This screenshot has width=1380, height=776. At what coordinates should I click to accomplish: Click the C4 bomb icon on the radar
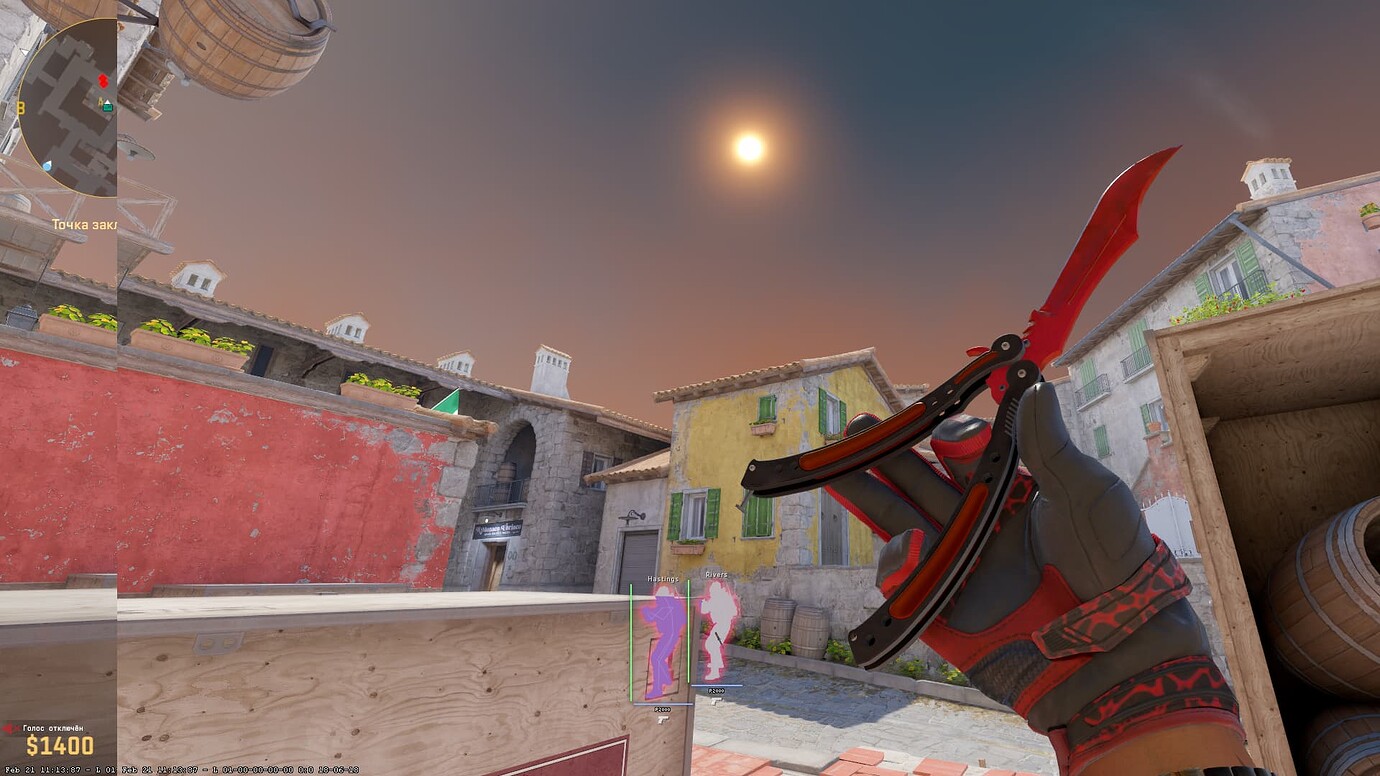[x=99, y=100]
